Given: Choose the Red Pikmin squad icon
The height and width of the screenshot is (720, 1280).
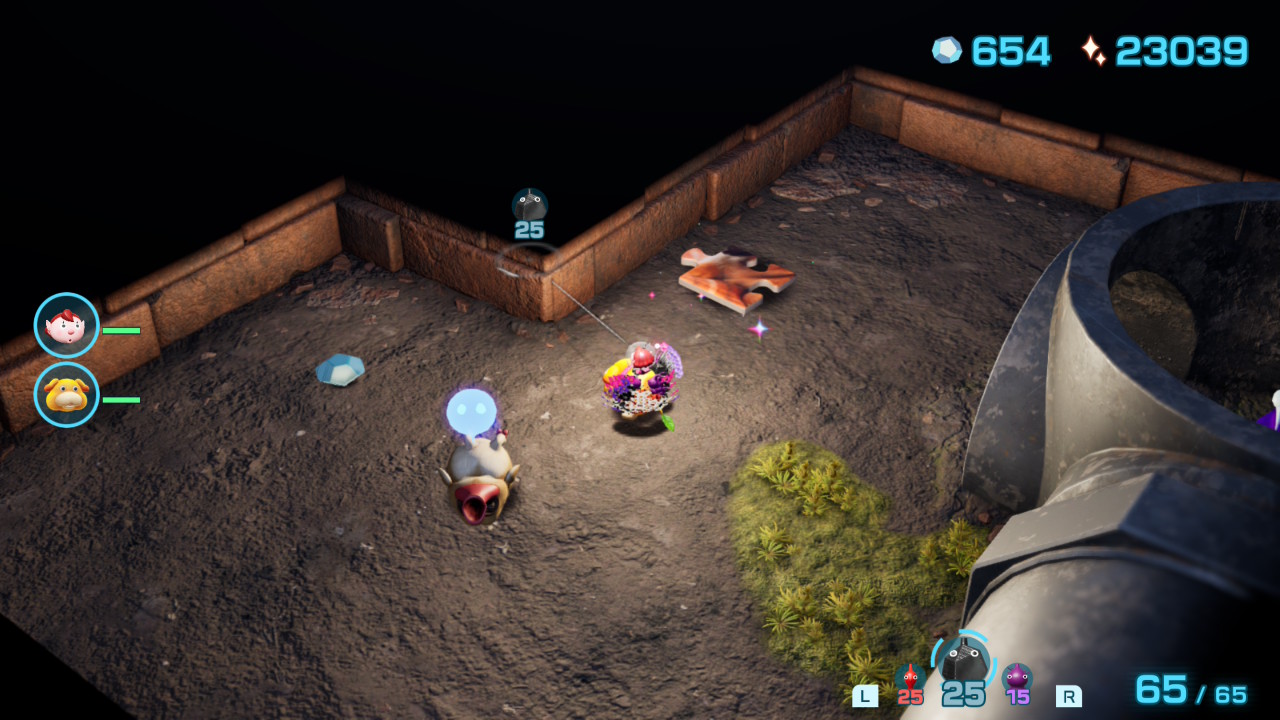Looking at the screenshot, I should pyautogui.click(x=909, y=680).
